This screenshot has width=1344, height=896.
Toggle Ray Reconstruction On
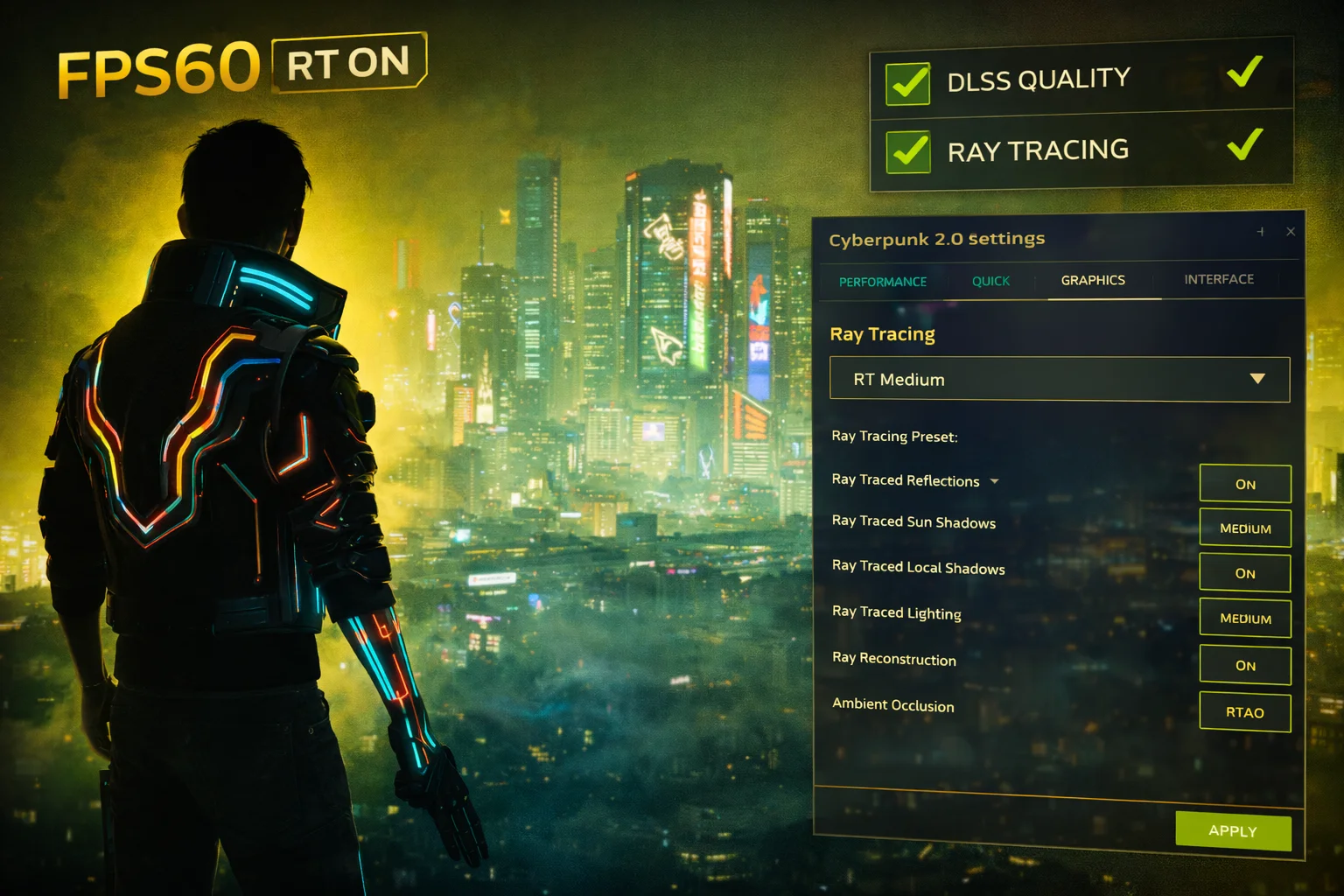tap(1244, 664)
